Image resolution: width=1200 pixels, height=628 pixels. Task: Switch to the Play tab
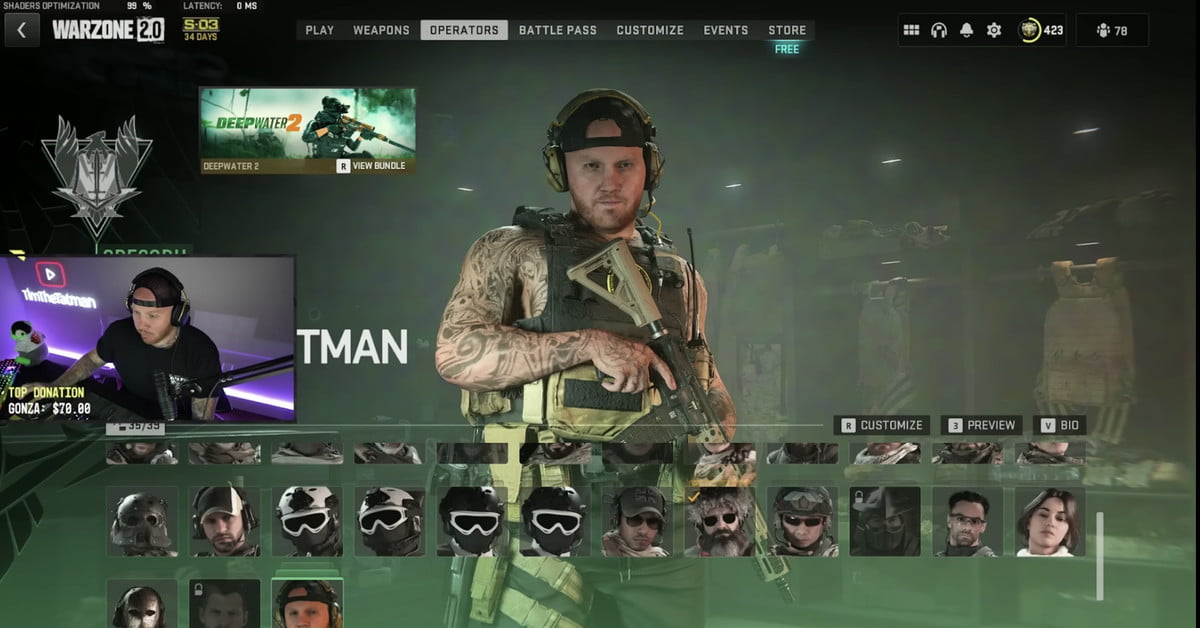pyautogui.click(x=320, y=30)
